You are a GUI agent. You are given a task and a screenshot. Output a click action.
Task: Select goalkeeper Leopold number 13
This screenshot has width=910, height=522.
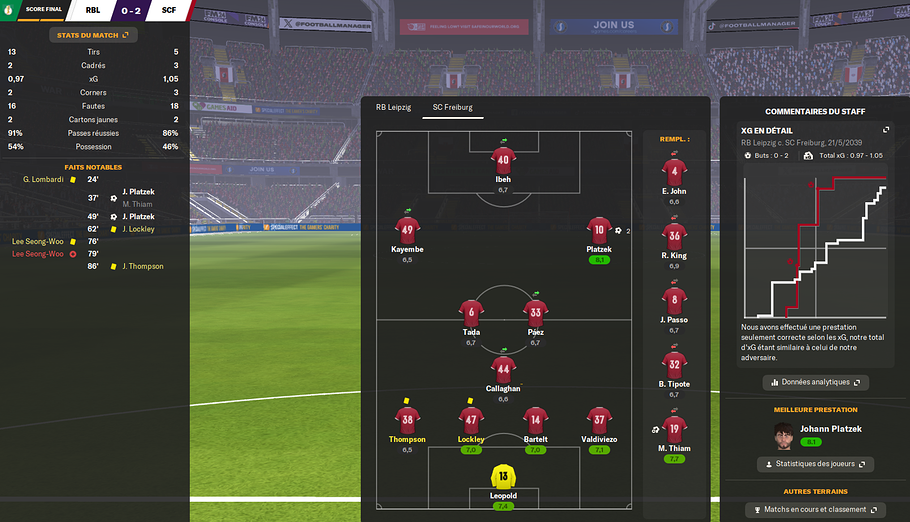click(503, 478)
